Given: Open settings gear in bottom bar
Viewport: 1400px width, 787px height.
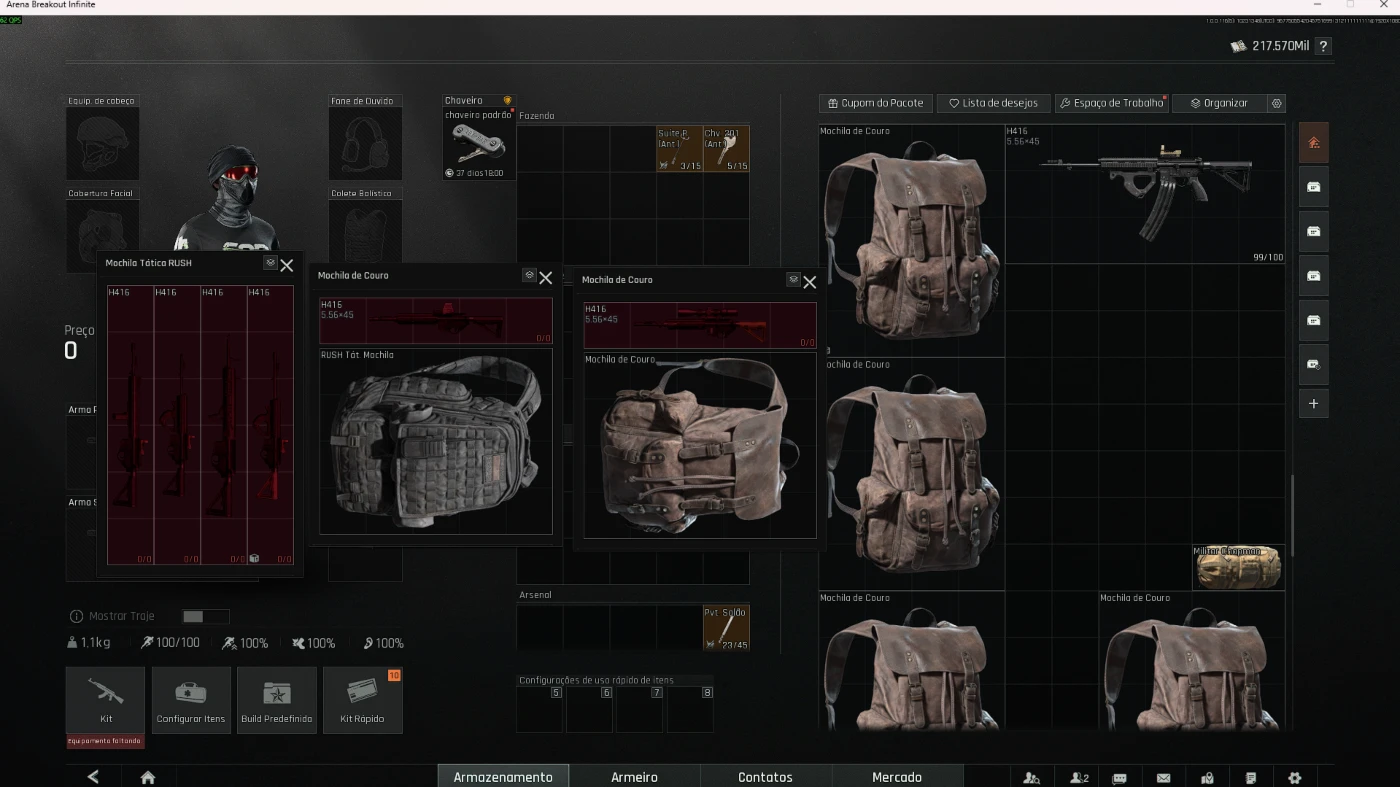Looking at the screenshot, I should click(1295, 777).
